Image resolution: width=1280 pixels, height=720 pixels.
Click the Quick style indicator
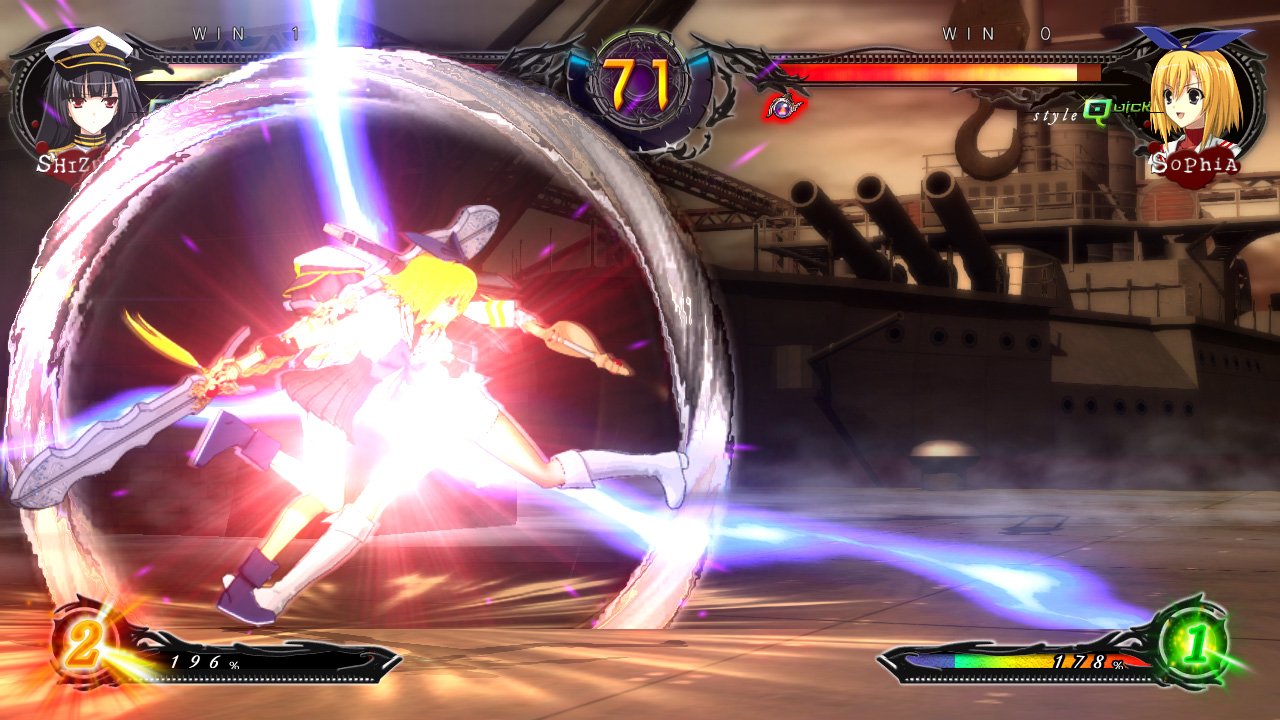pyautogui.click(x=1086, y=114)
